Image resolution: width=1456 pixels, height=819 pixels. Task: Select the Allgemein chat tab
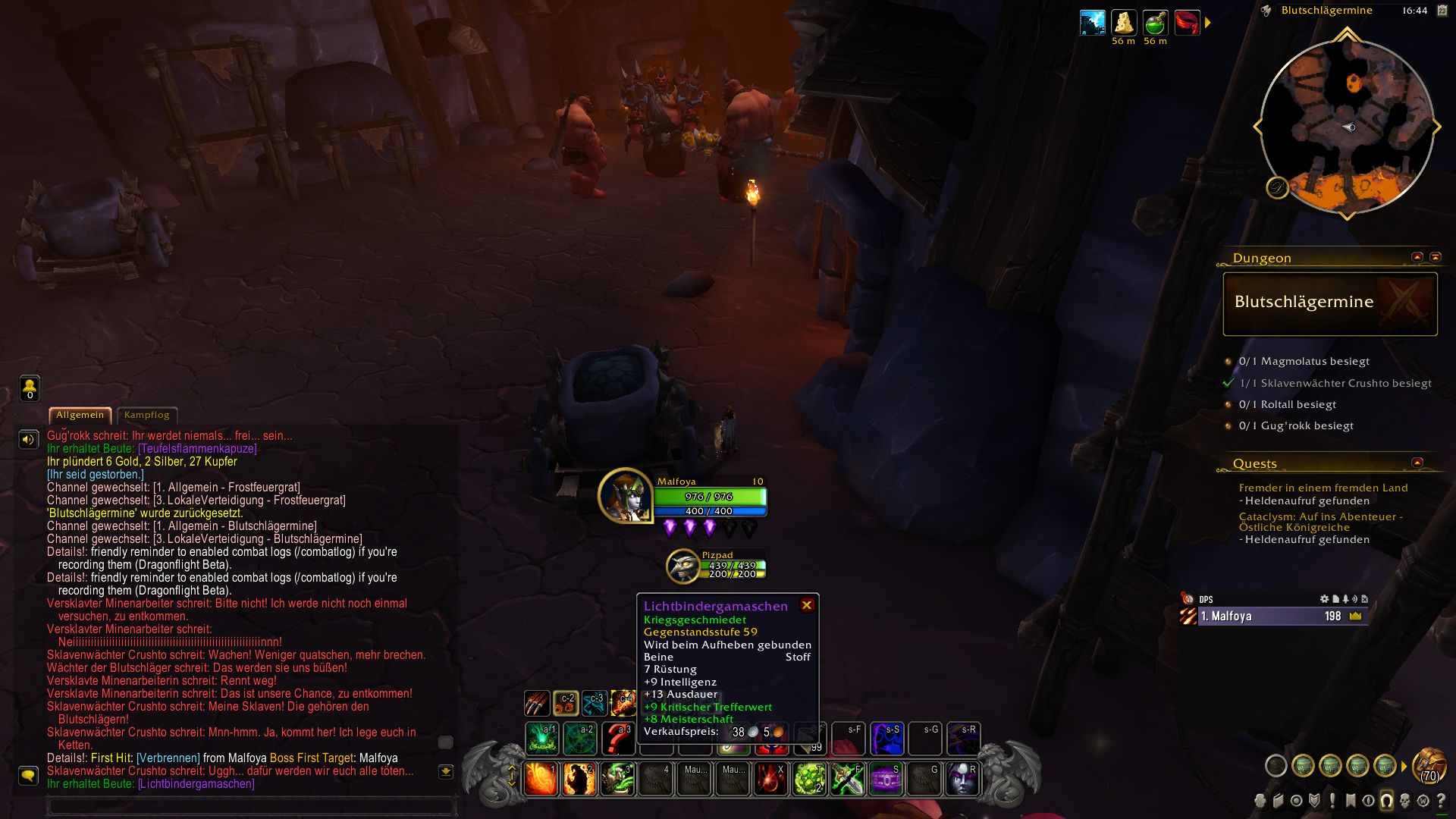click(x=80, y=415)
